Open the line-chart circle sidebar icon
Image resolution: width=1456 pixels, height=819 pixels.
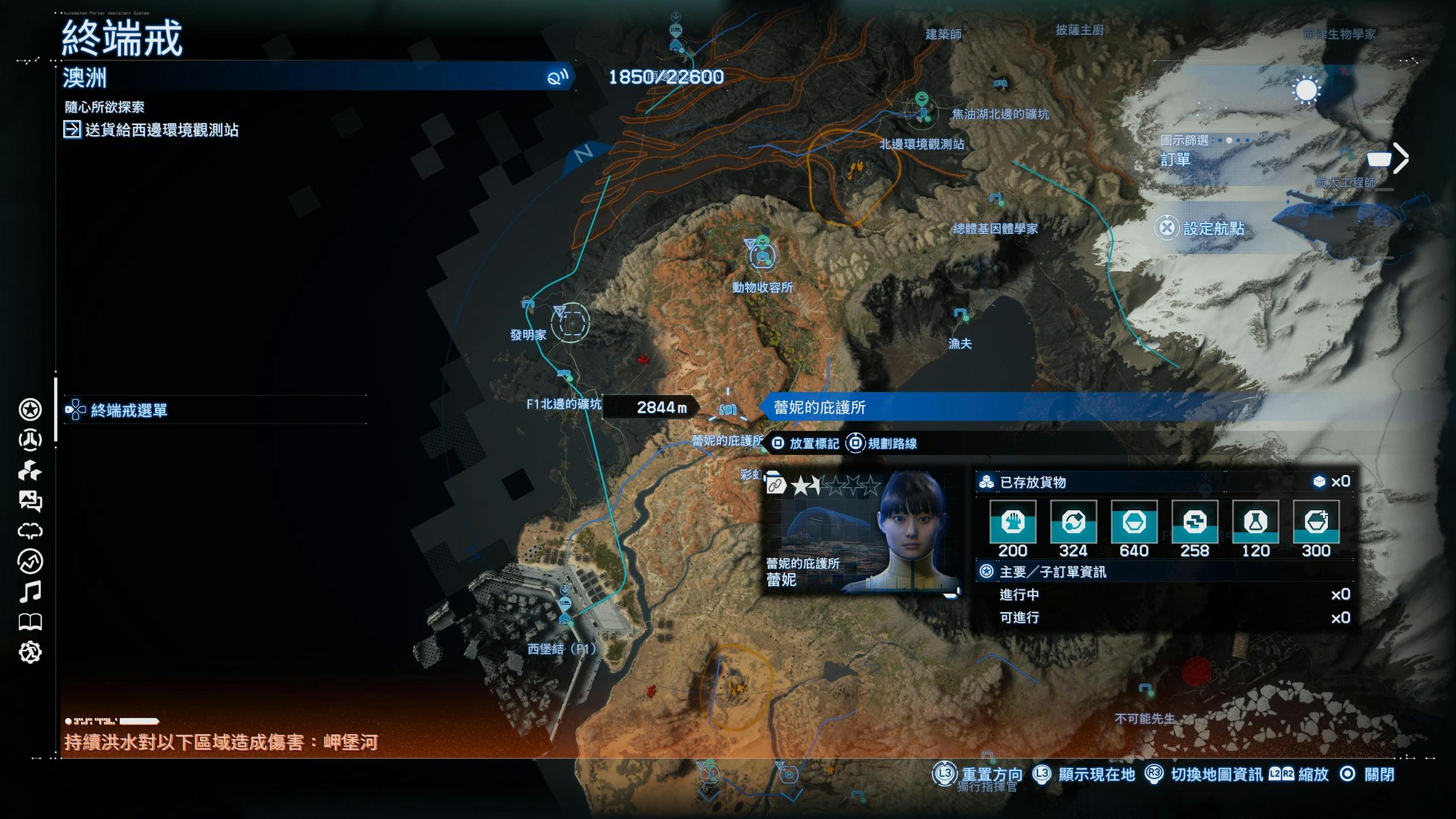(30, 561)
